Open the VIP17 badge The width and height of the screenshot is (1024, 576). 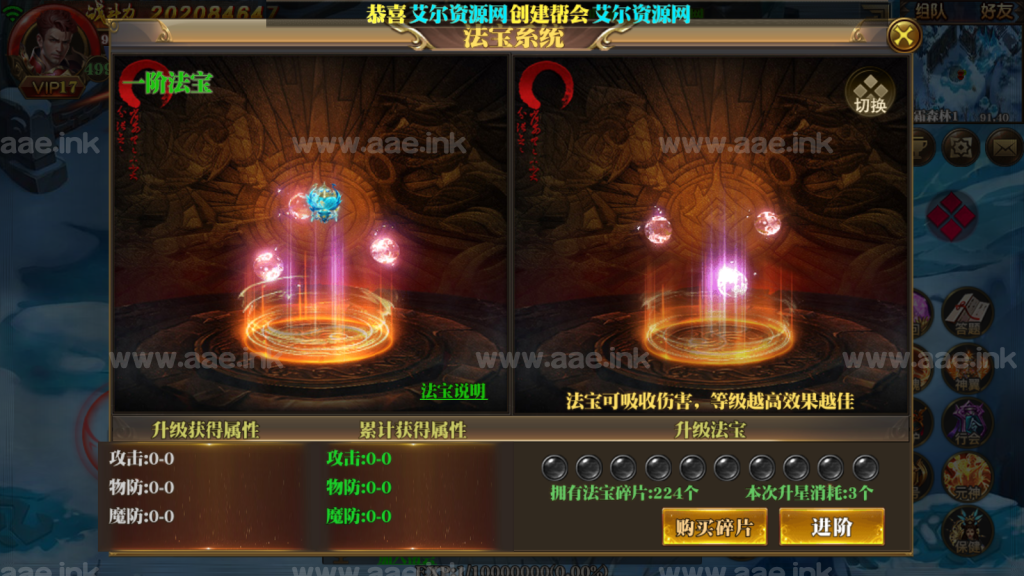[52, 87]
